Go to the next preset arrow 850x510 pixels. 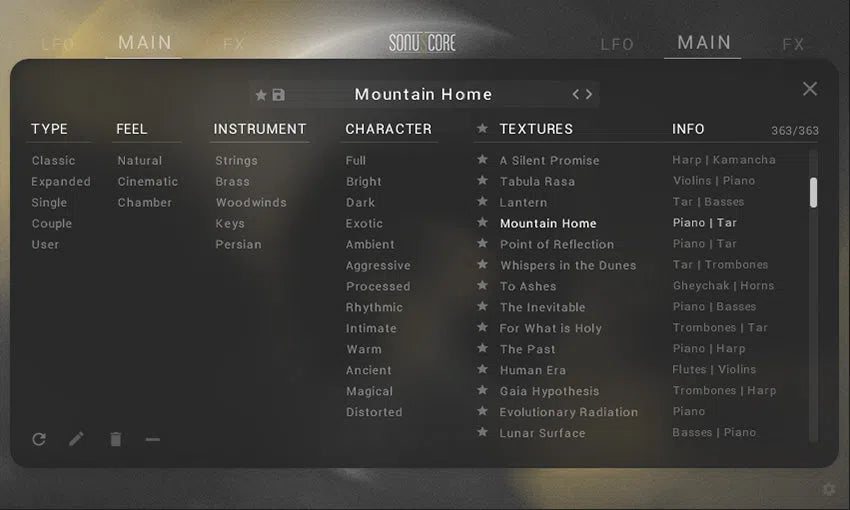click(589, 94)
